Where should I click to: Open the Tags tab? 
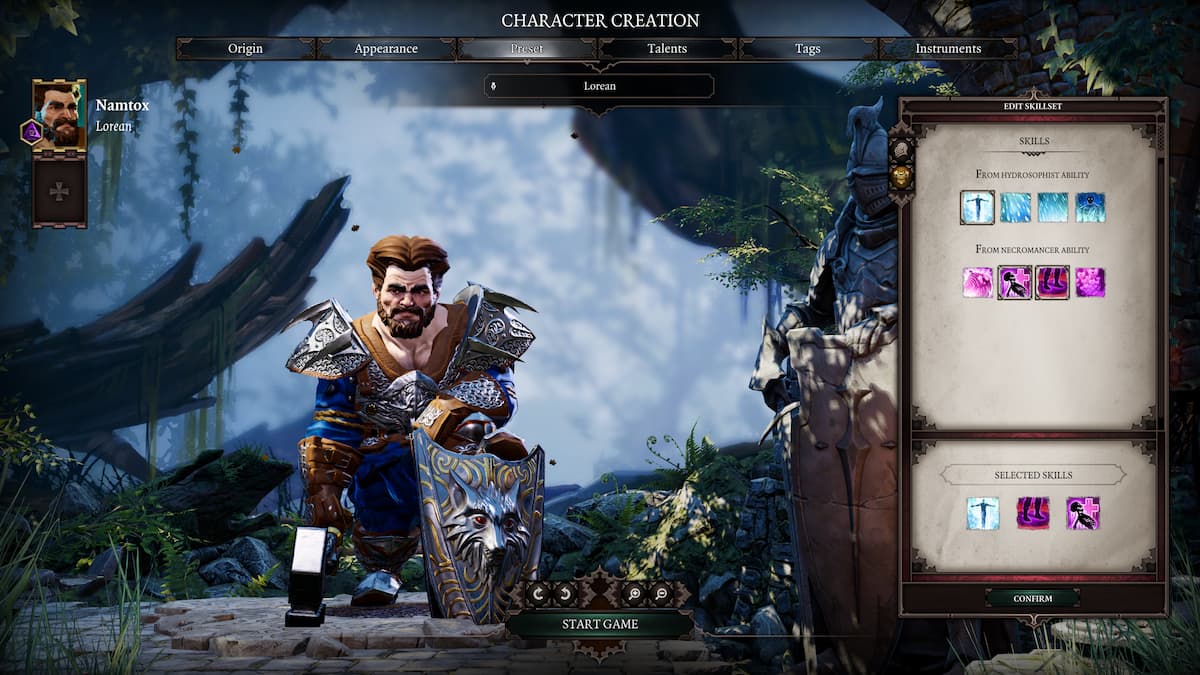(807, 49)
